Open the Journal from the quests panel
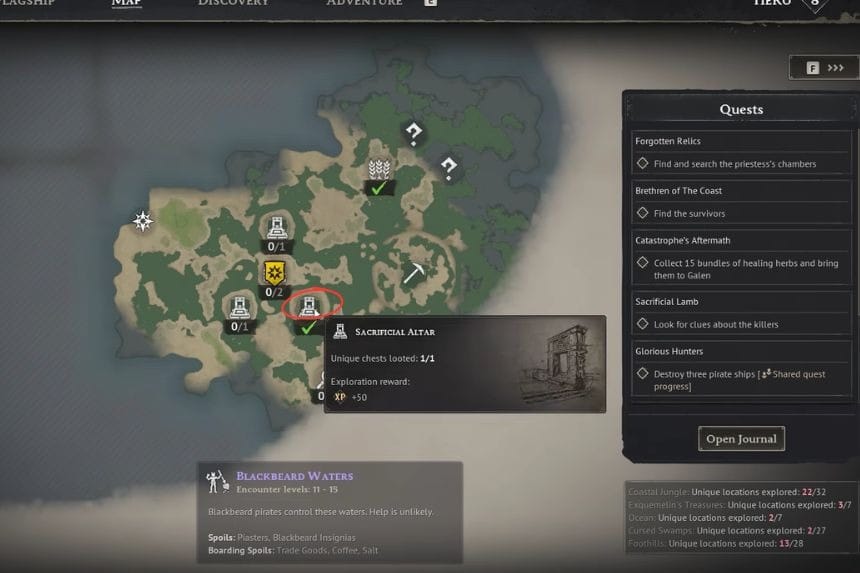This screenshot has width=860, height=573. point(741,439)
